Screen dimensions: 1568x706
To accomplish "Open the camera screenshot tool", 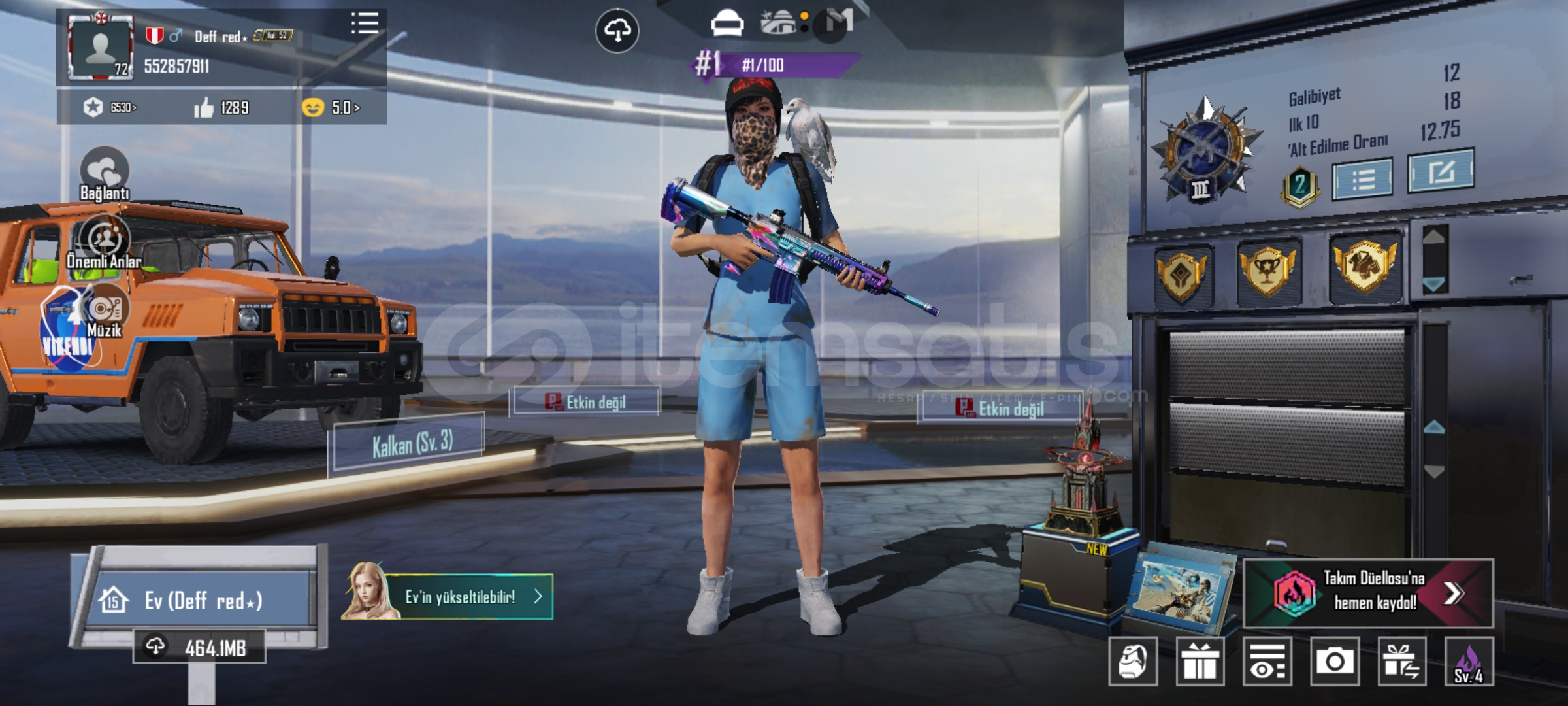I will [x=1335, y=662].
